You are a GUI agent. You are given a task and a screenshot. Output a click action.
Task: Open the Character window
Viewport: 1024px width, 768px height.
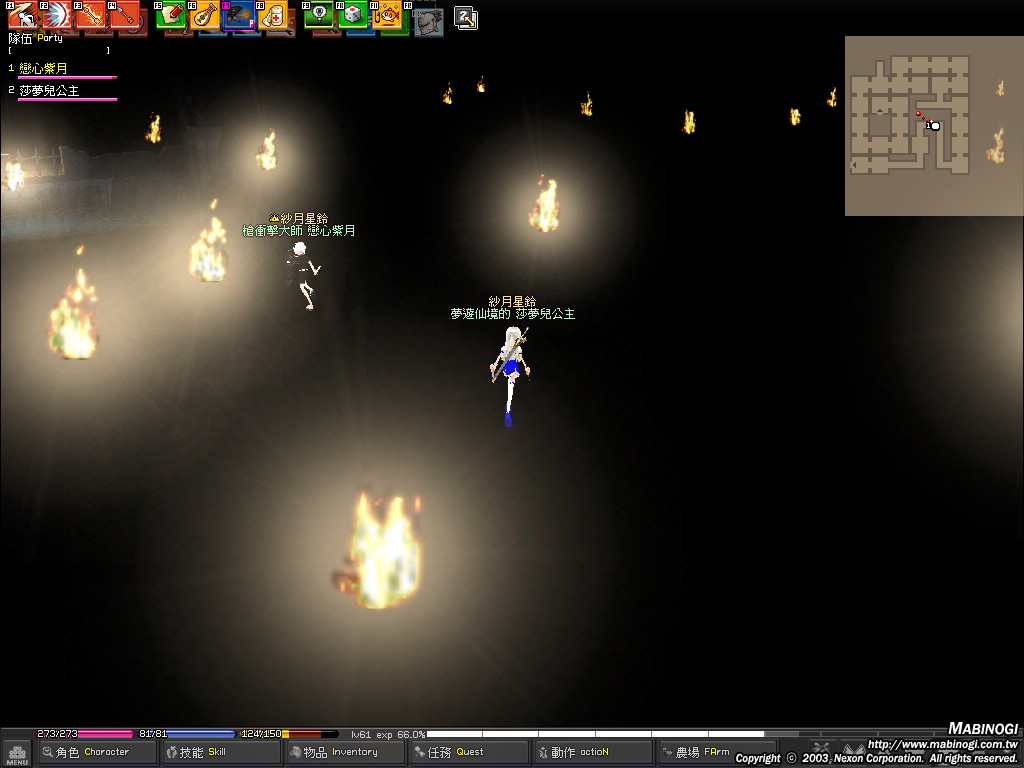coord(96,752)
